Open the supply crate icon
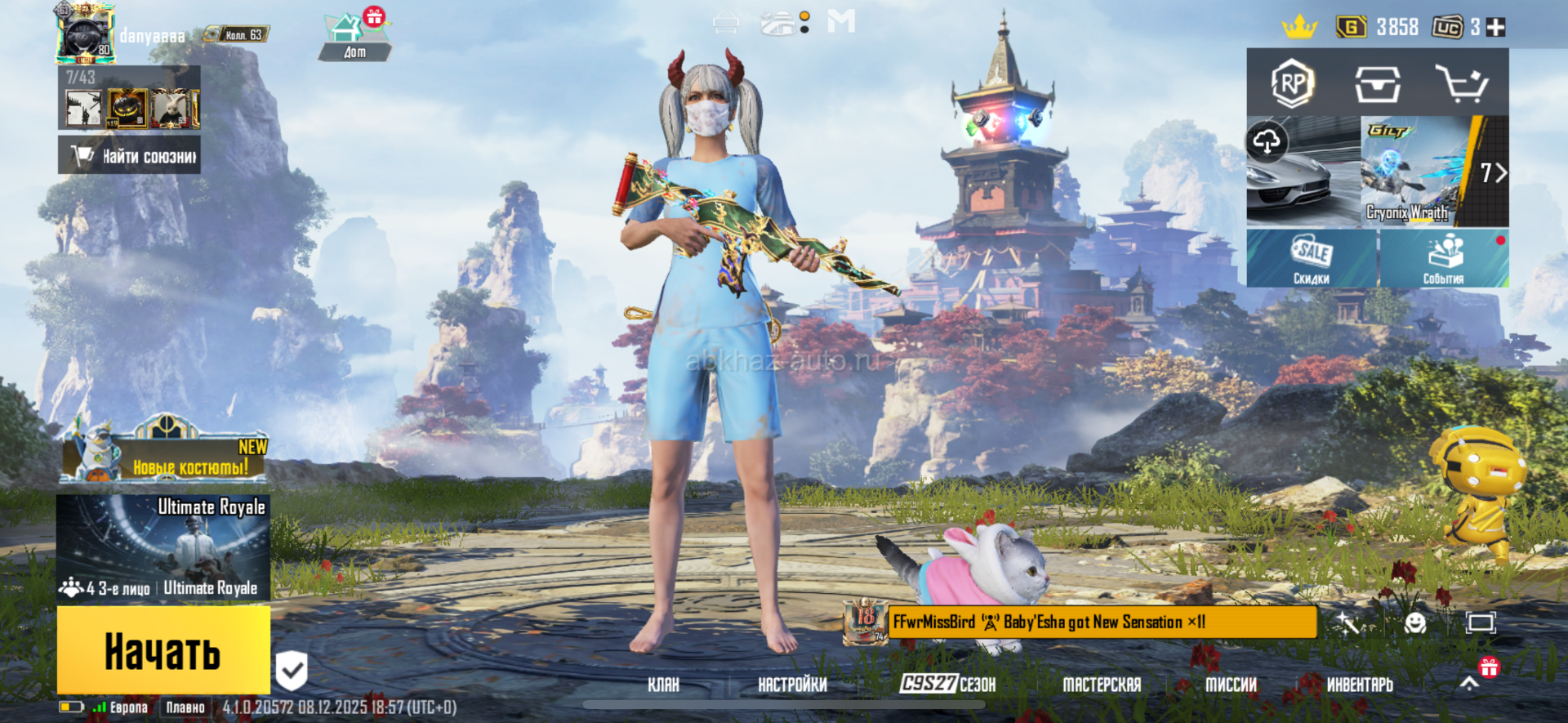1568x723 pixels. [x=1378, y=83]
